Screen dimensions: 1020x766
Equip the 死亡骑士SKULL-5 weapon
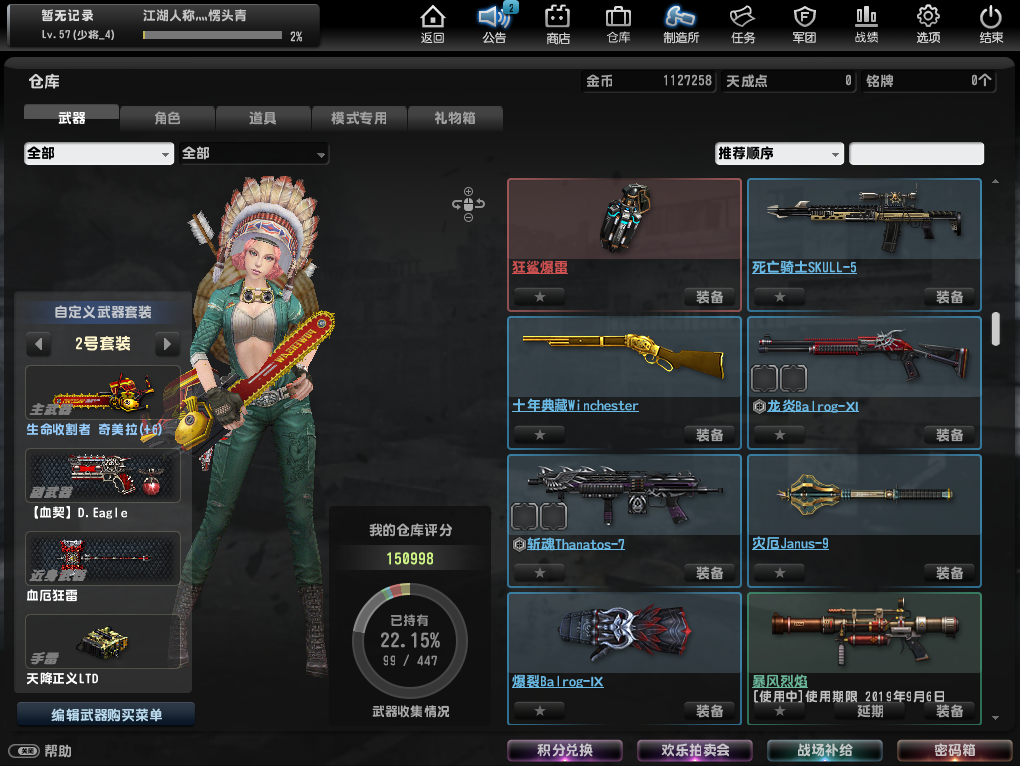(949, 297)
